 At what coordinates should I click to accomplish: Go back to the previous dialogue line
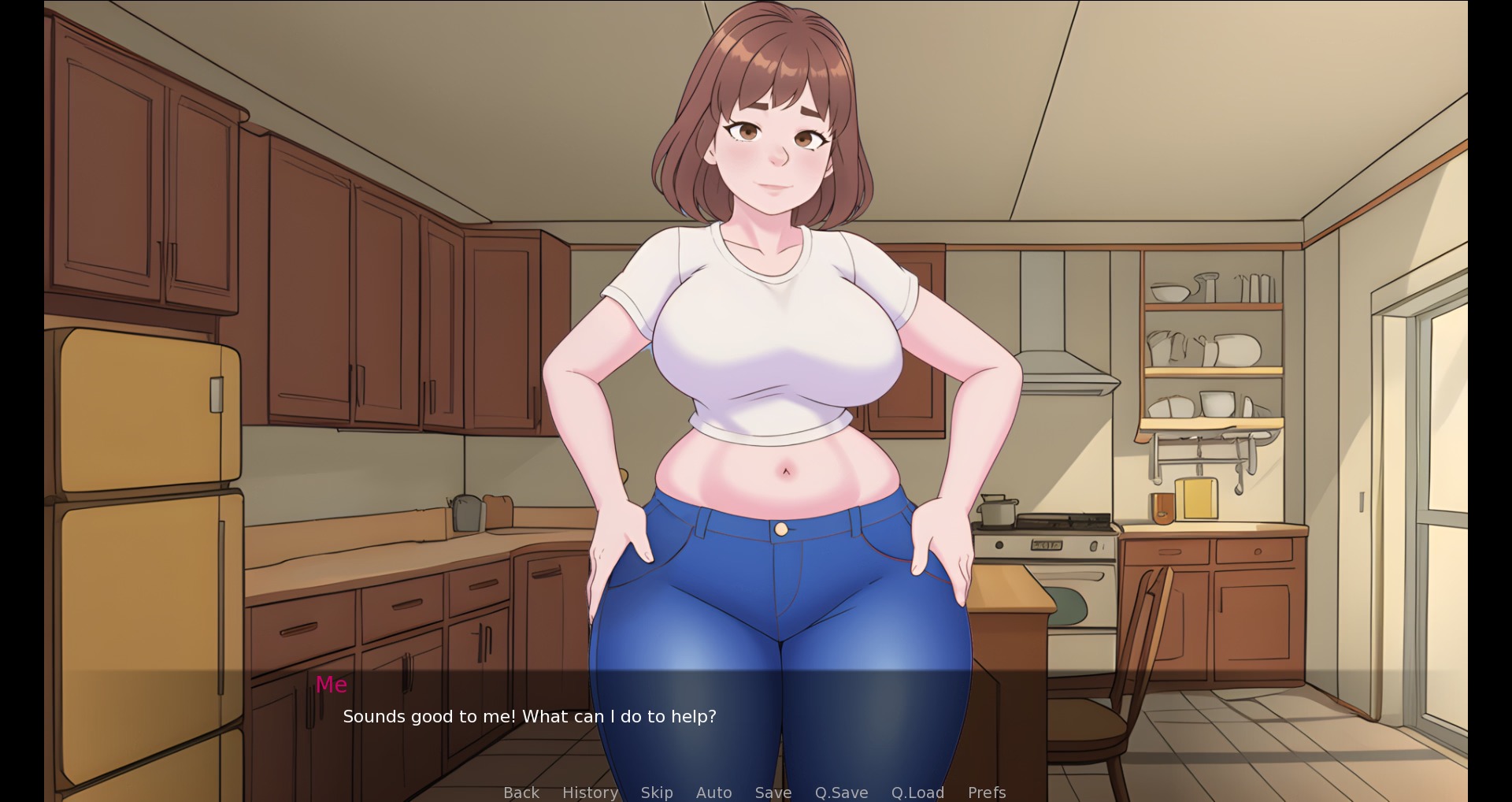tap(521, 792)
